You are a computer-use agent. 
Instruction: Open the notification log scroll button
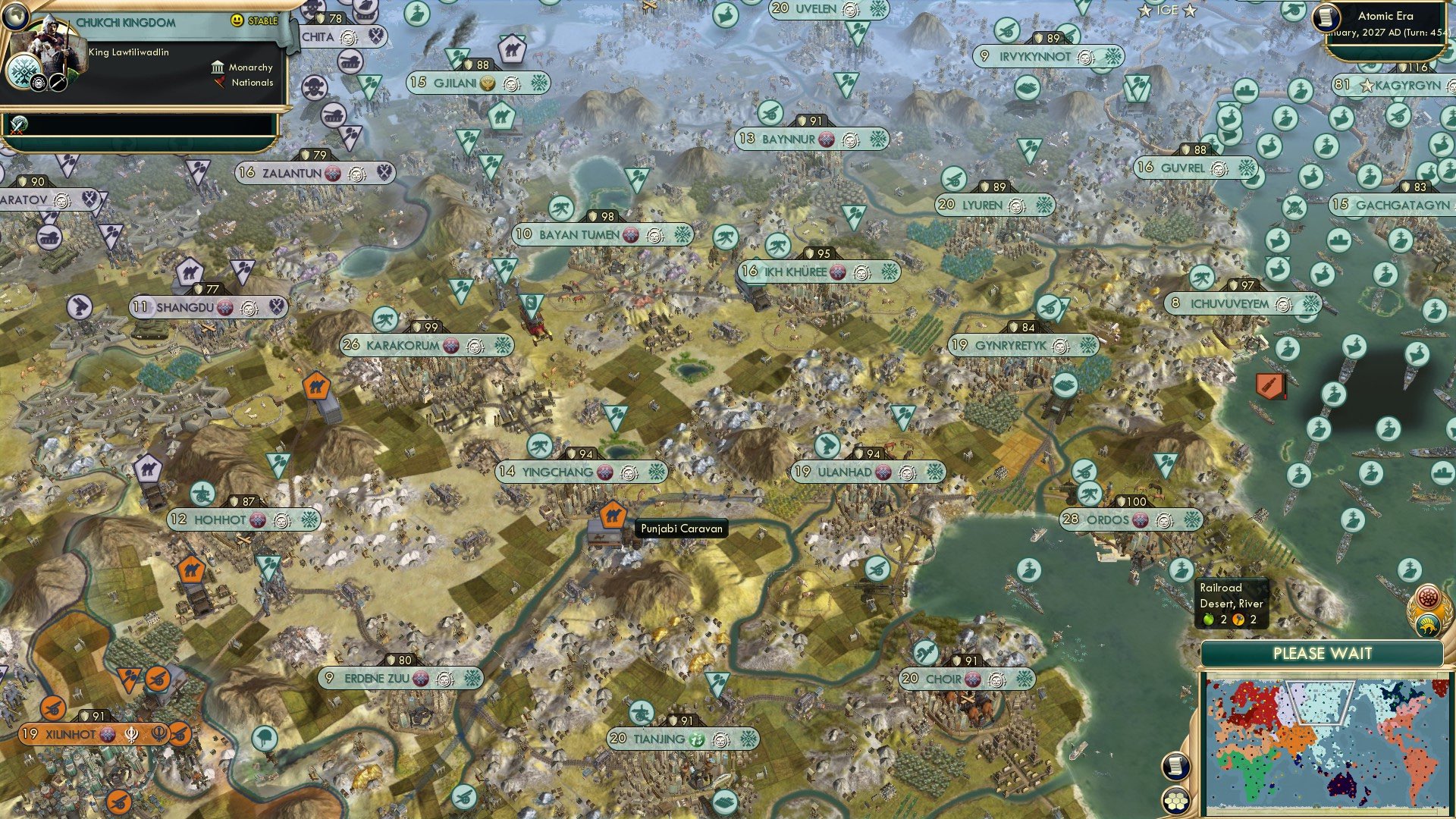click(x=1175, y=767)
